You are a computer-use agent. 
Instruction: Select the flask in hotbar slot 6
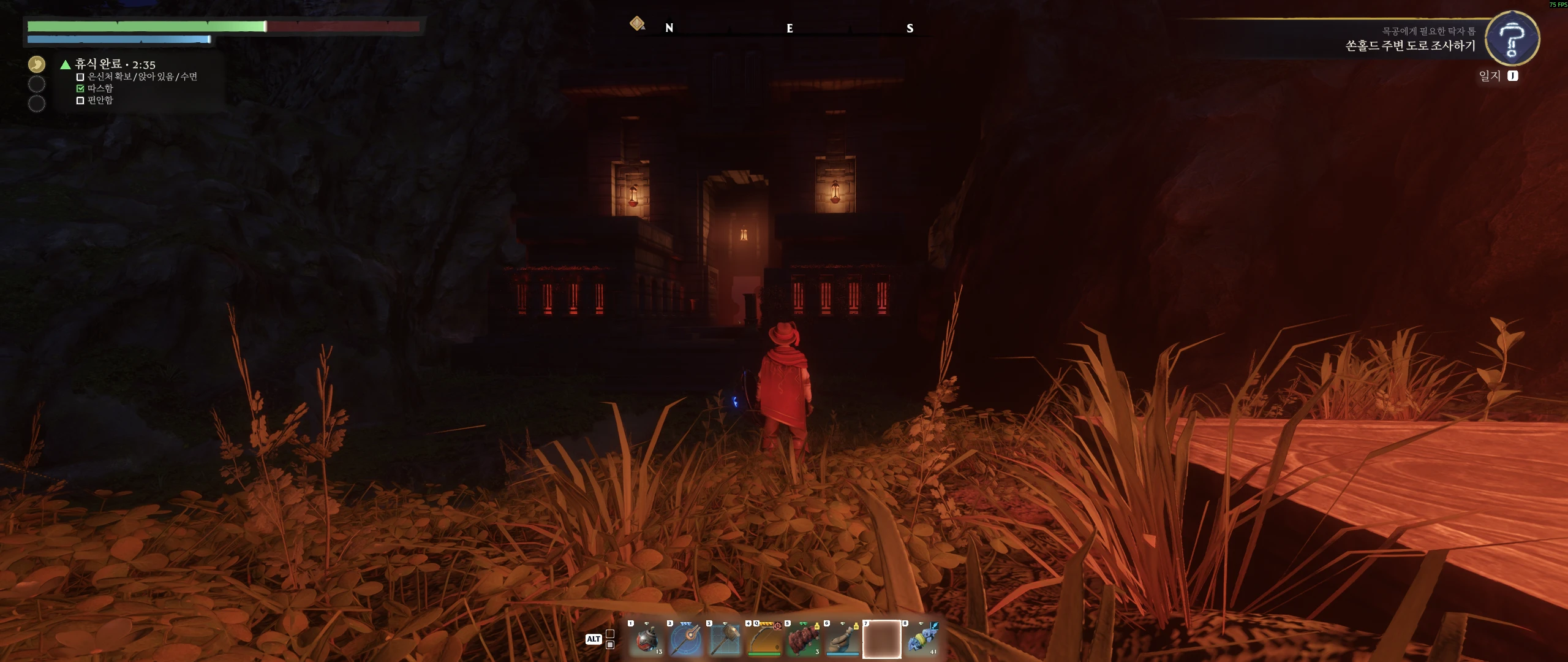click(843, 639)
